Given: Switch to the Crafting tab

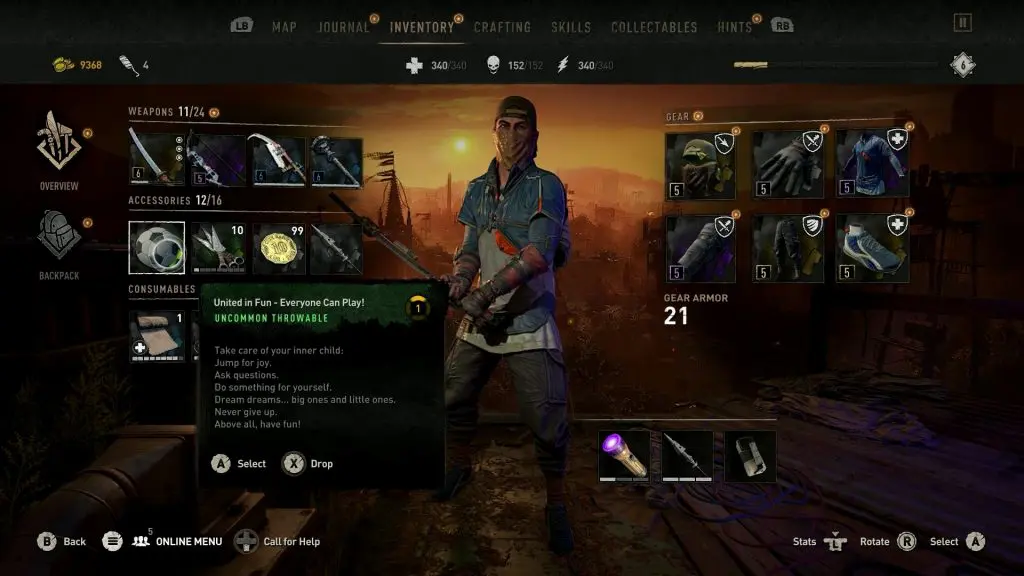Looking at the screenshot, I should tap(502, 27).
